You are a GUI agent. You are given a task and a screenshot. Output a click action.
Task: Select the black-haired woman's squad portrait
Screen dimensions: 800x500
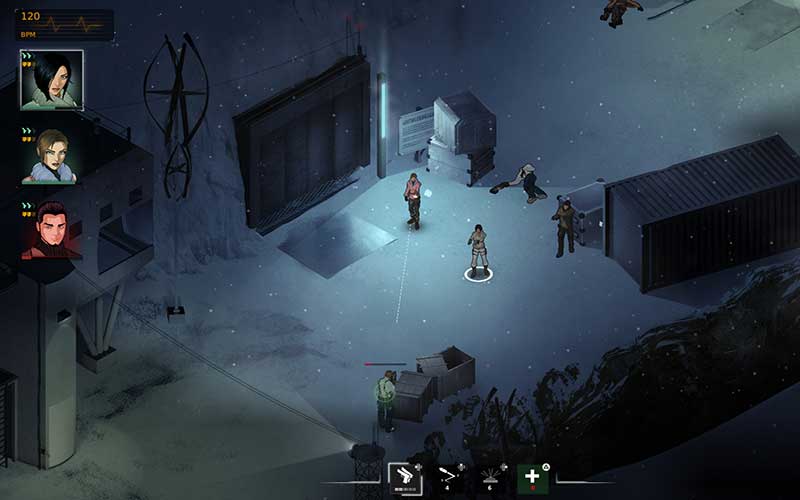tap(51, 80)
